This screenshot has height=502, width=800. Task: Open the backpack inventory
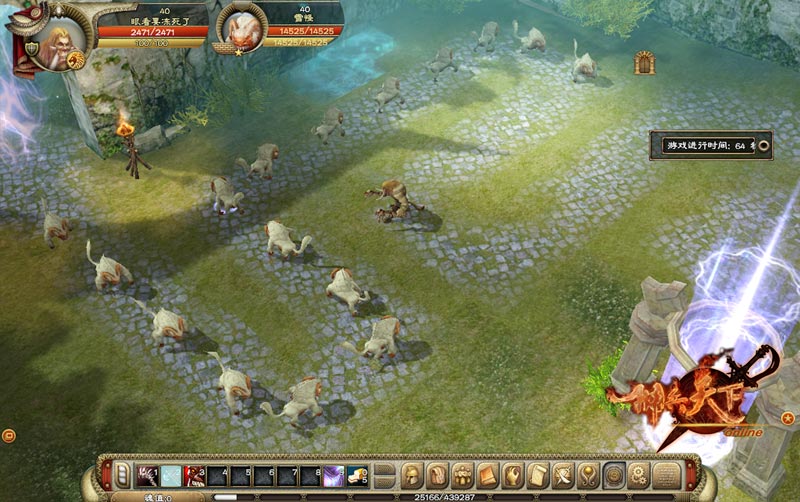coord(437,473)
